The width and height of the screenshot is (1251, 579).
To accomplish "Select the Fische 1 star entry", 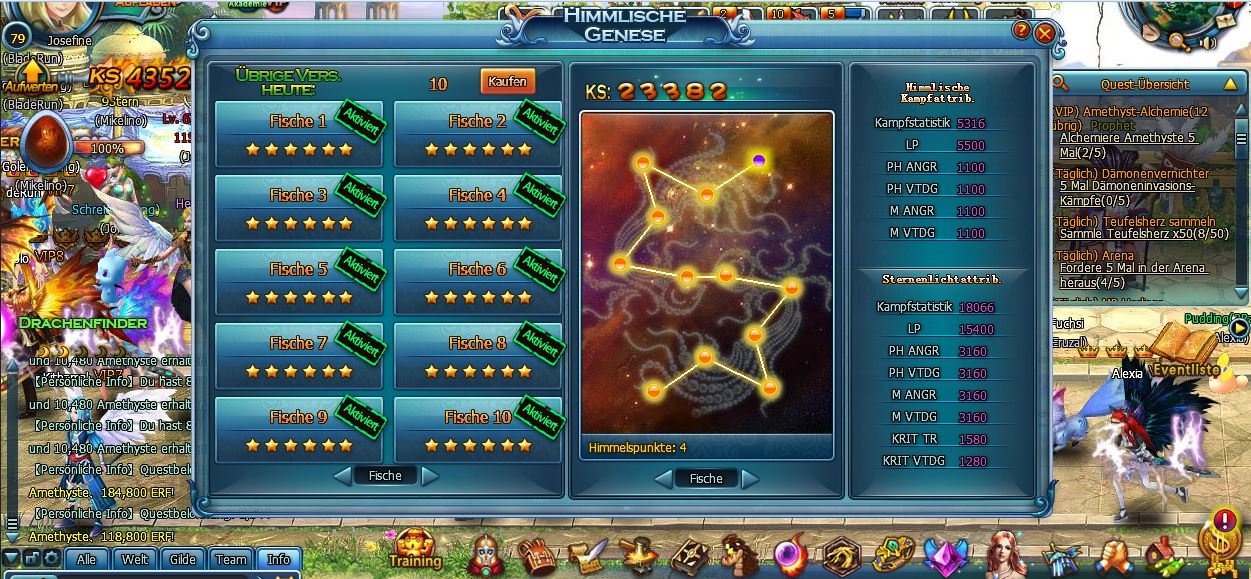I will pyautogui.click(x=298, y=135).
